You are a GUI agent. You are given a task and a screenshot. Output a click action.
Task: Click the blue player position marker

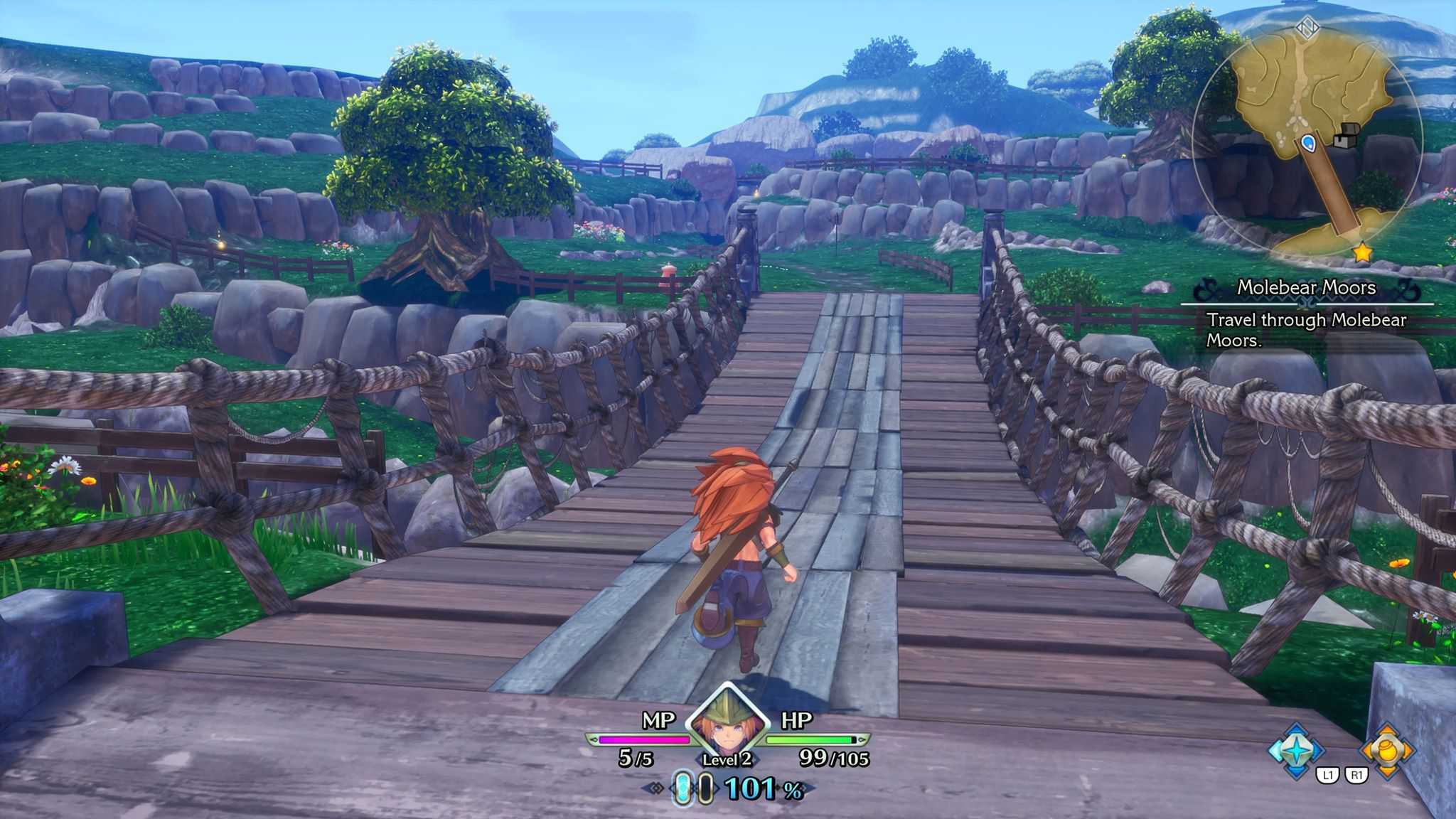(1307, 144)
